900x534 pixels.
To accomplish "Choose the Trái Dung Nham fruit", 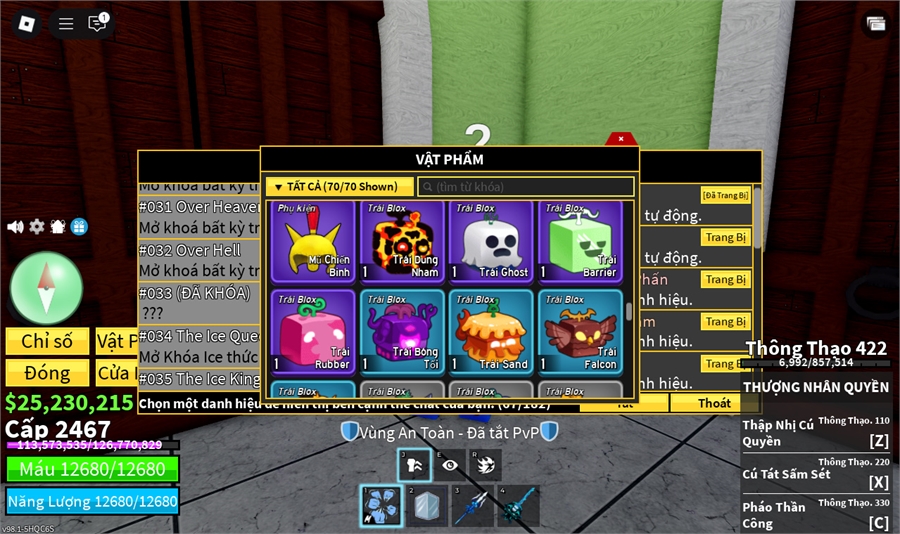I will tap(403, 241).
